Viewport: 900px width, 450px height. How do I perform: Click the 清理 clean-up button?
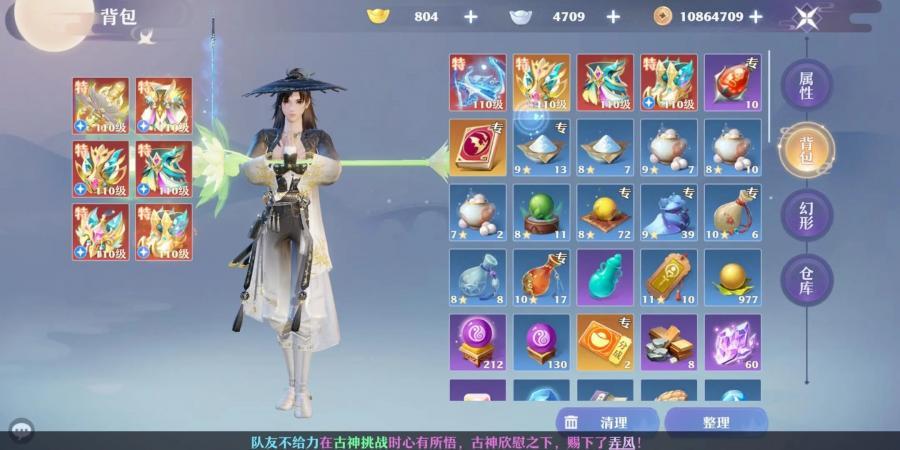(607, 423)
